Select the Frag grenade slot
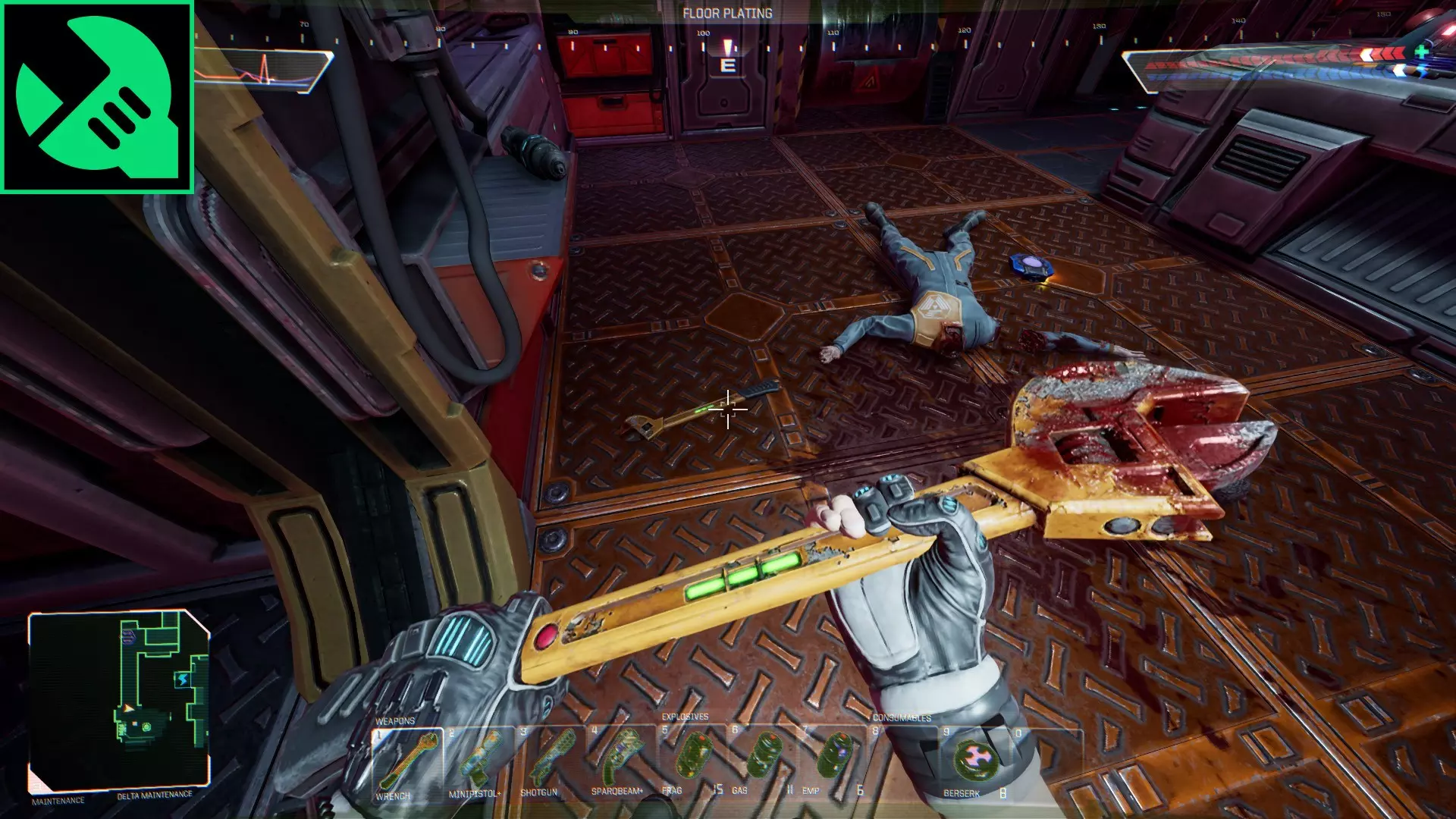Screen dimensions: 1456x819 (692, 763)
